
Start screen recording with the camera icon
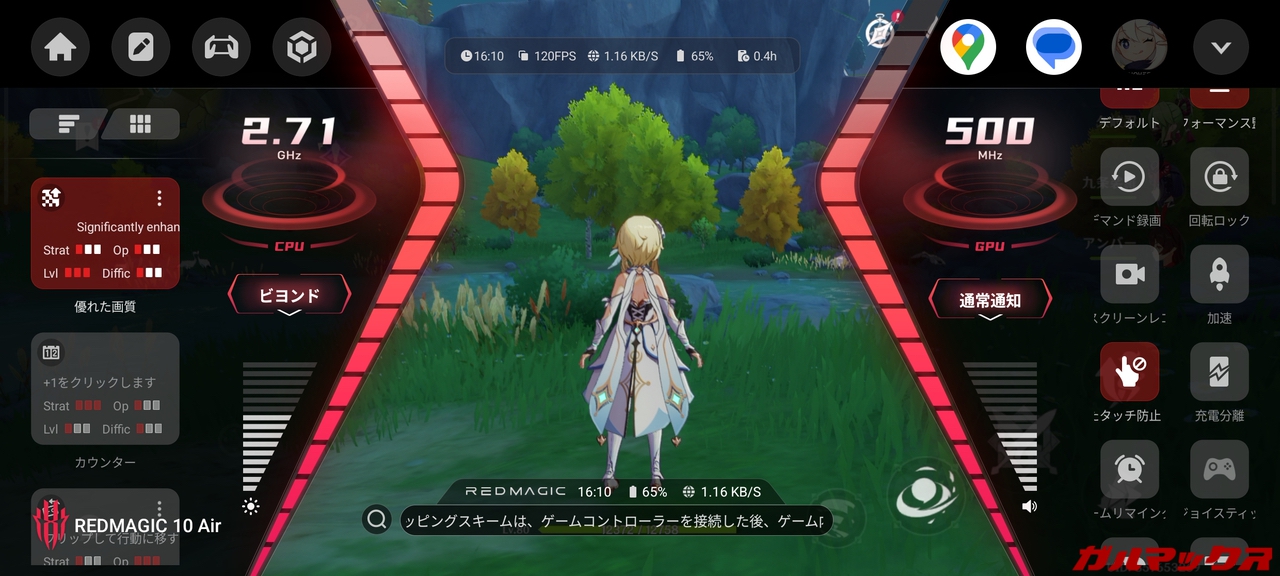coord(1130,274)
